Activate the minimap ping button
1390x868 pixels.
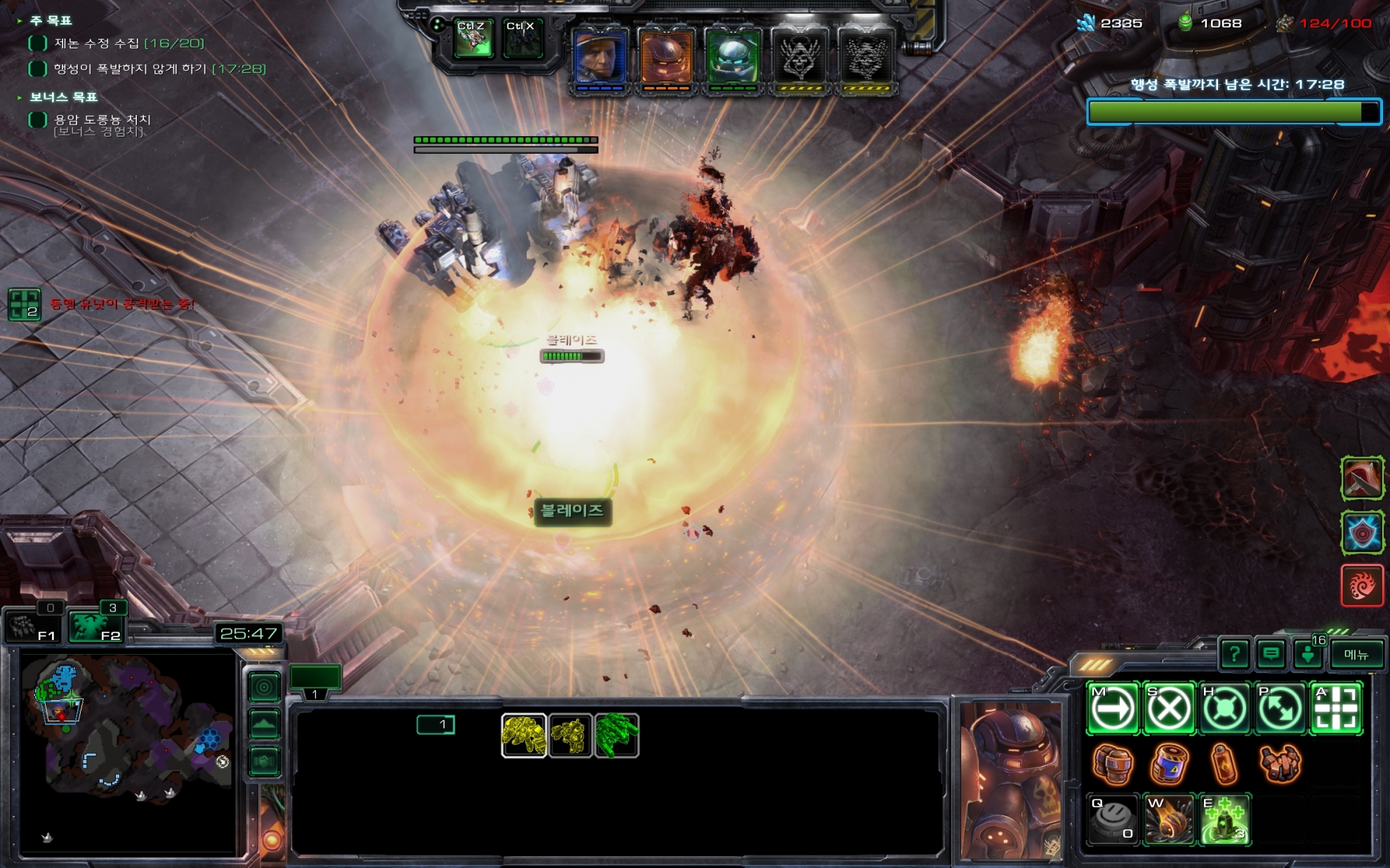[x=265, y=687]
